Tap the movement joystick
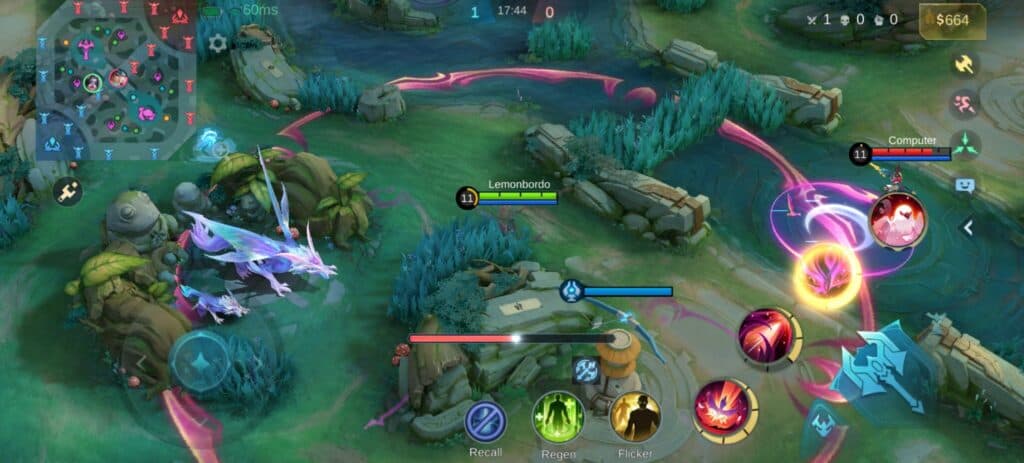The height and width of the screenshot is (463, 1024). tap(201, 361)
